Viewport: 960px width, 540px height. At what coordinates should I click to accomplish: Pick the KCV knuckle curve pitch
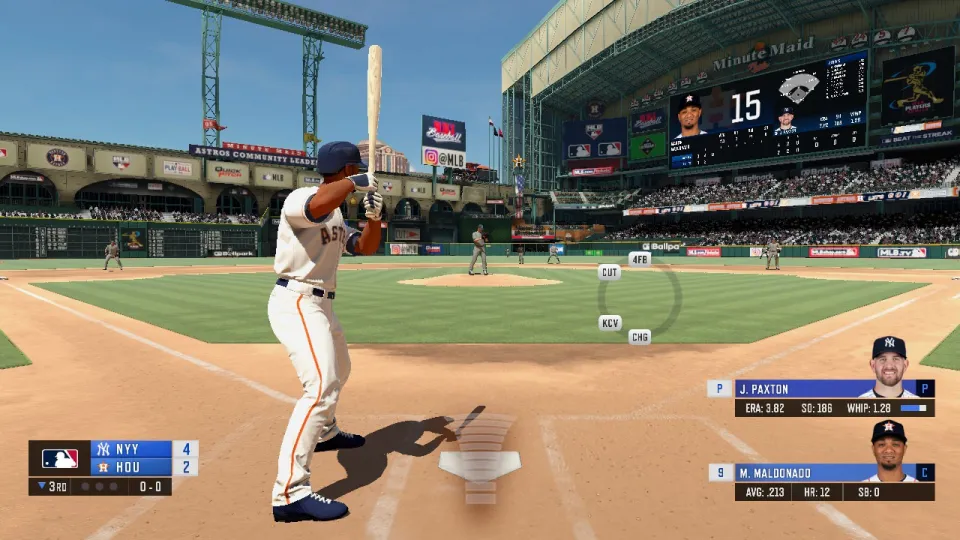pyautogui.click(x=610, y=323)
